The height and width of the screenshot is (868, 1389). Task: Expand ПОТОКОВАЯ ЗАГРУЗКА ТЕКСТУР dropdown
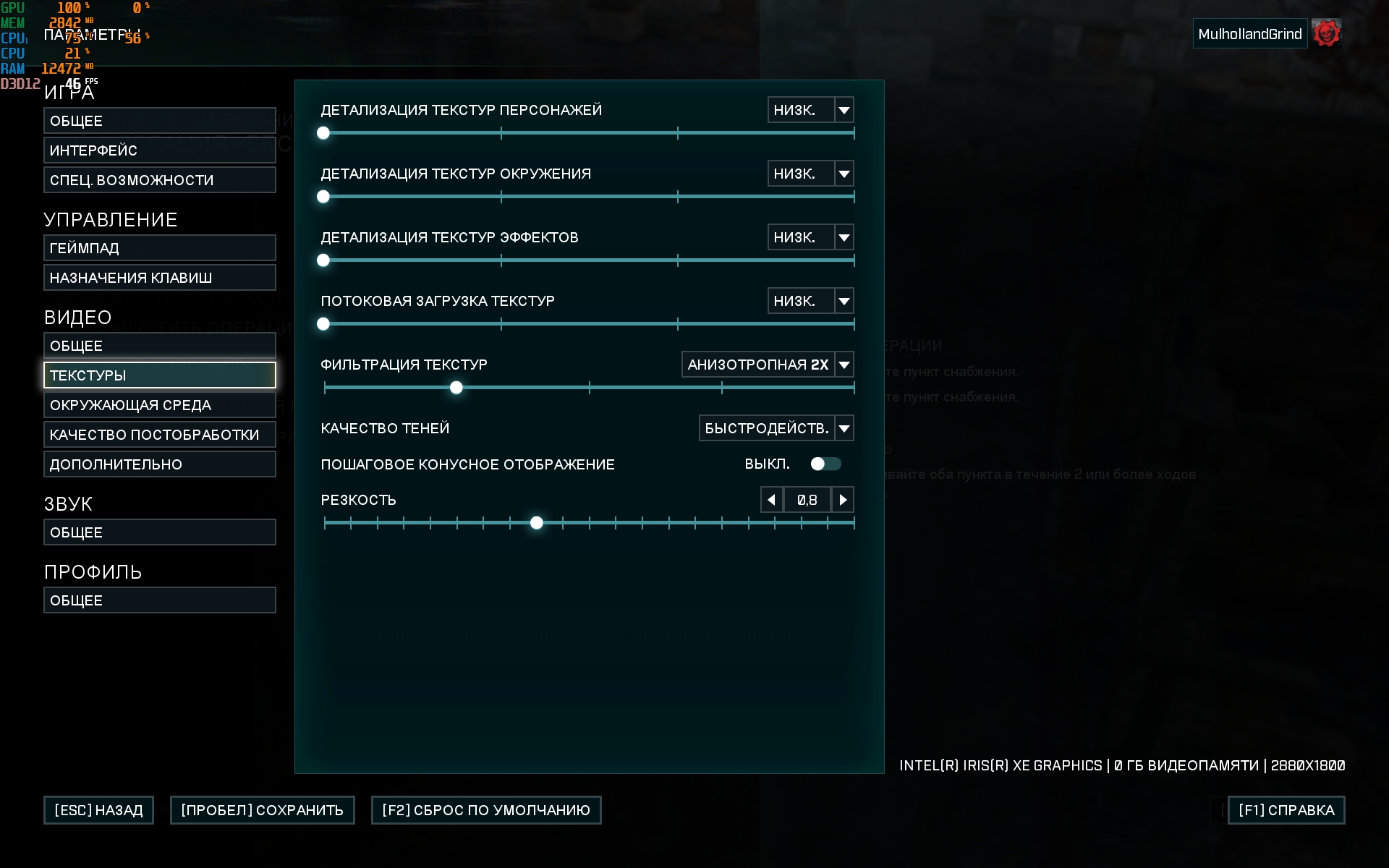844,301
